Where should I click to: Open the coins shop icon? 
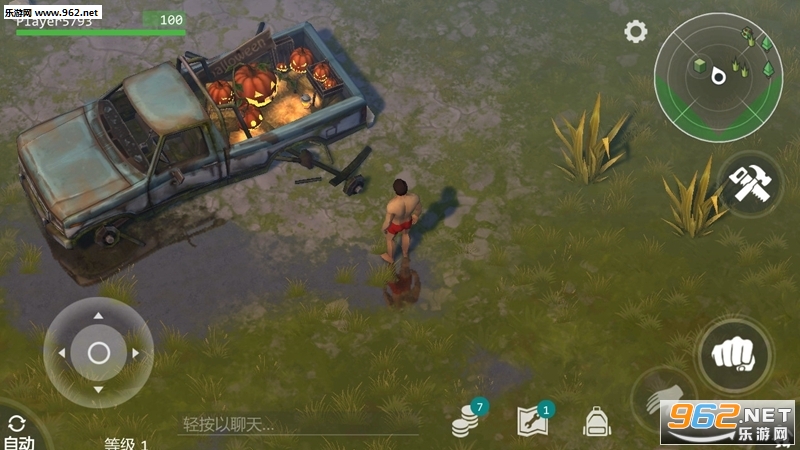(466, 421)
